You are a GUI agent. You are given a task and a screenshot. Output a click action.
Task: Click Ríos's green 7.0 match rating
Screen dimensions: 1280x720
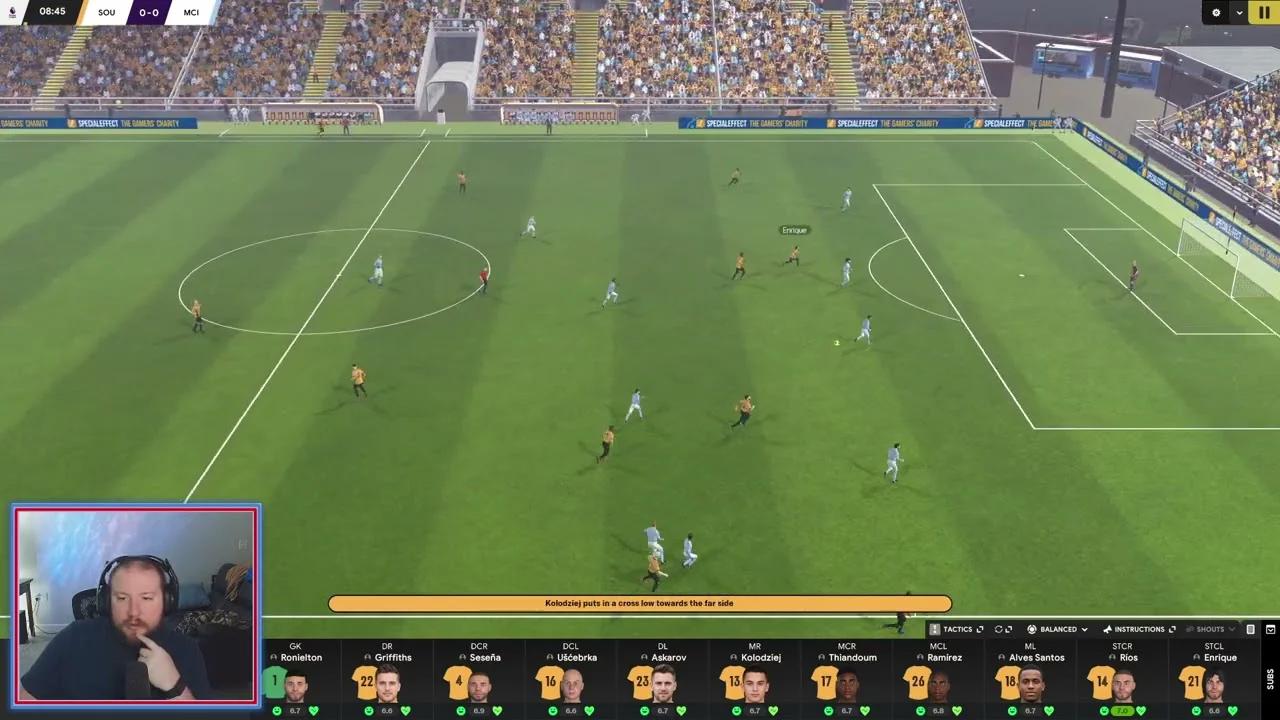(1122, 710)
